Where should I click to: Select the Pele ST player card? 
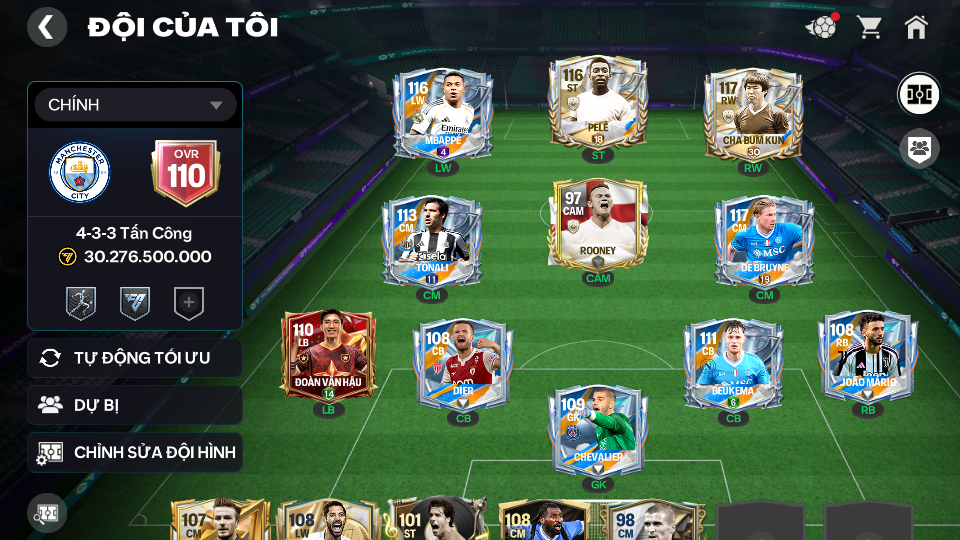pos(595,104)
